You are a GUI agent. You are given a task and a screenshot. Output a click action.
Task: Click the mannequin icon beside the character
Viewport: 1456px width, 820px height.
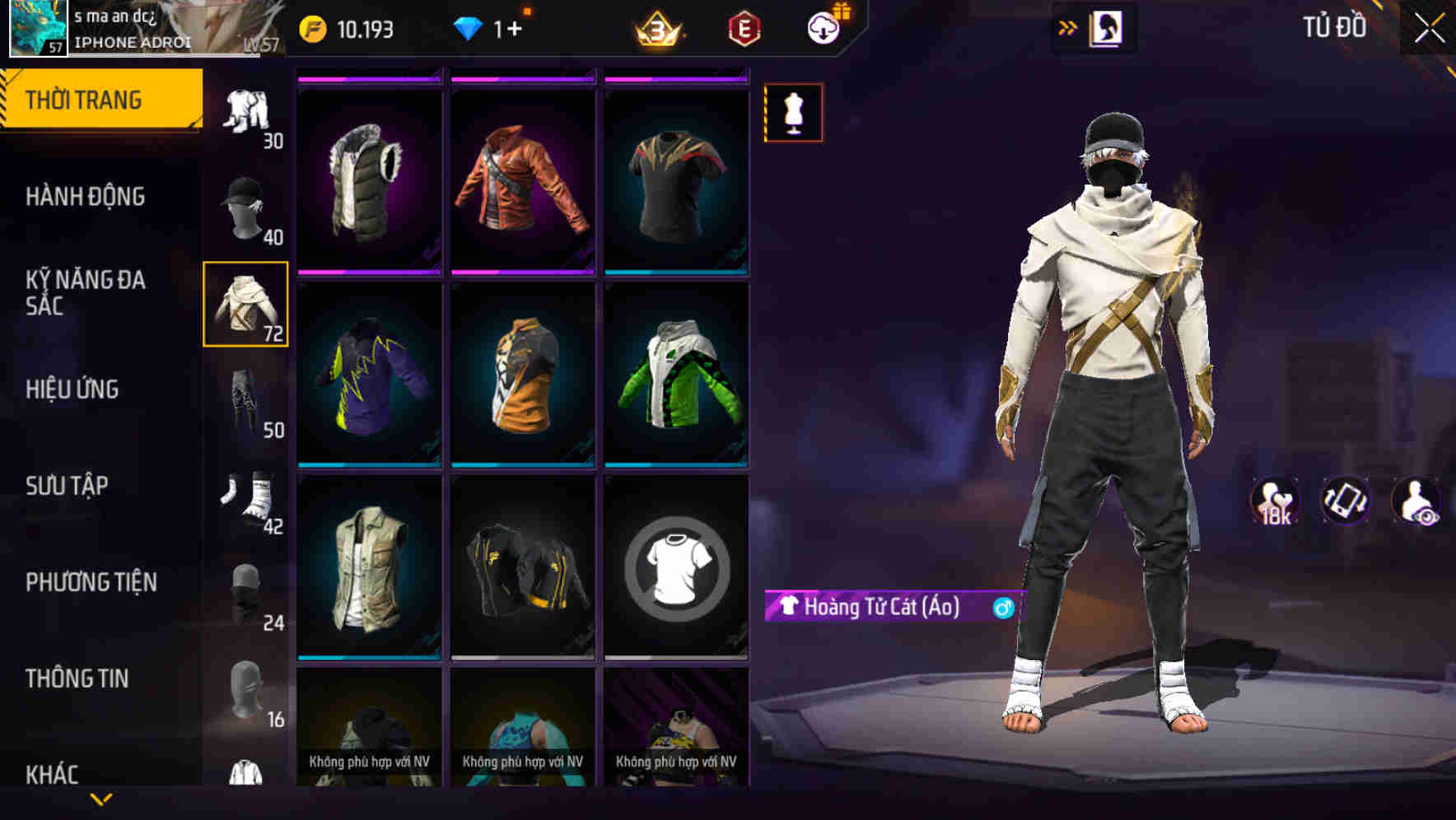click(x=793, y=112)
